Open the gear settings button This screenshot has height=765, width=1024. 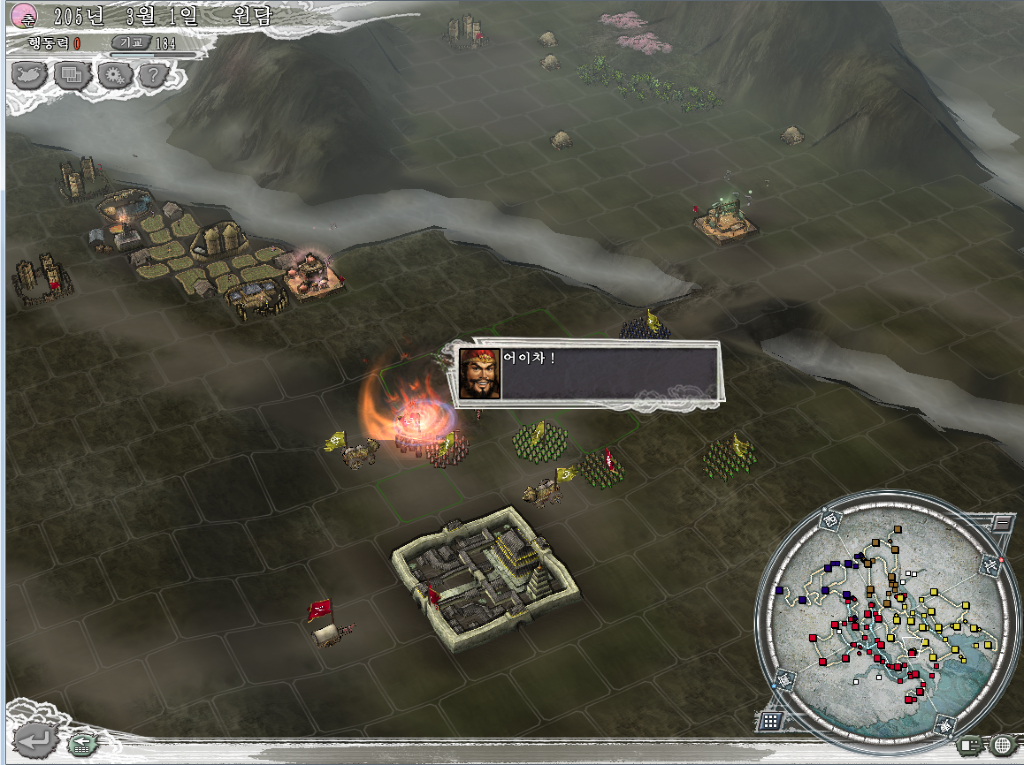[114, 75]
